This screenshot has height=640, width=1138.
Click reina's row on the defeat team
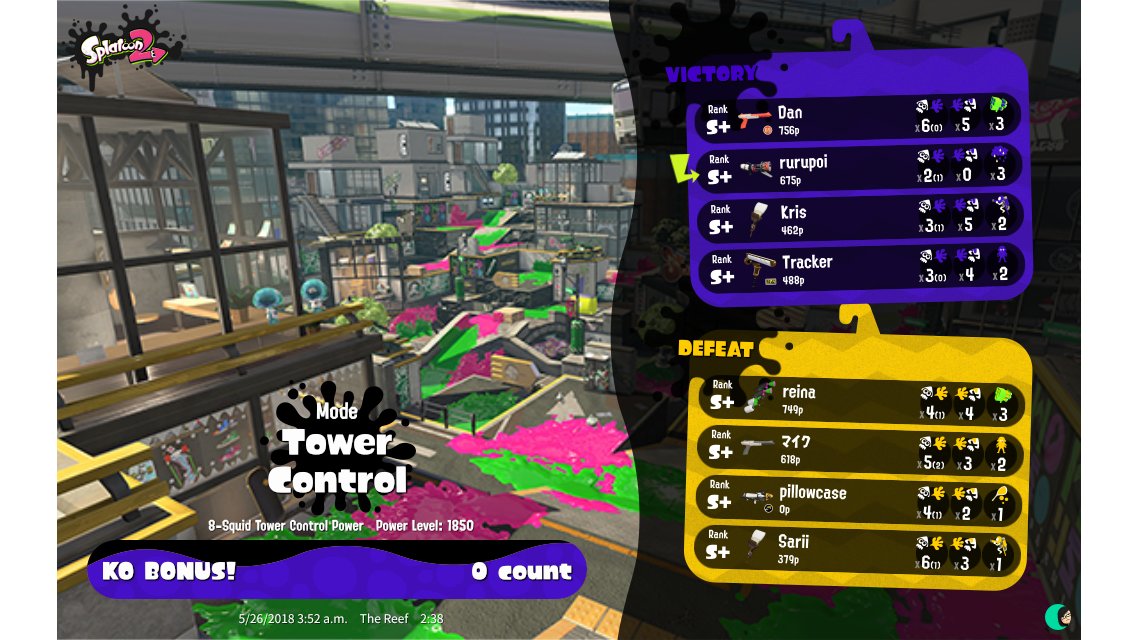point(859,400)
